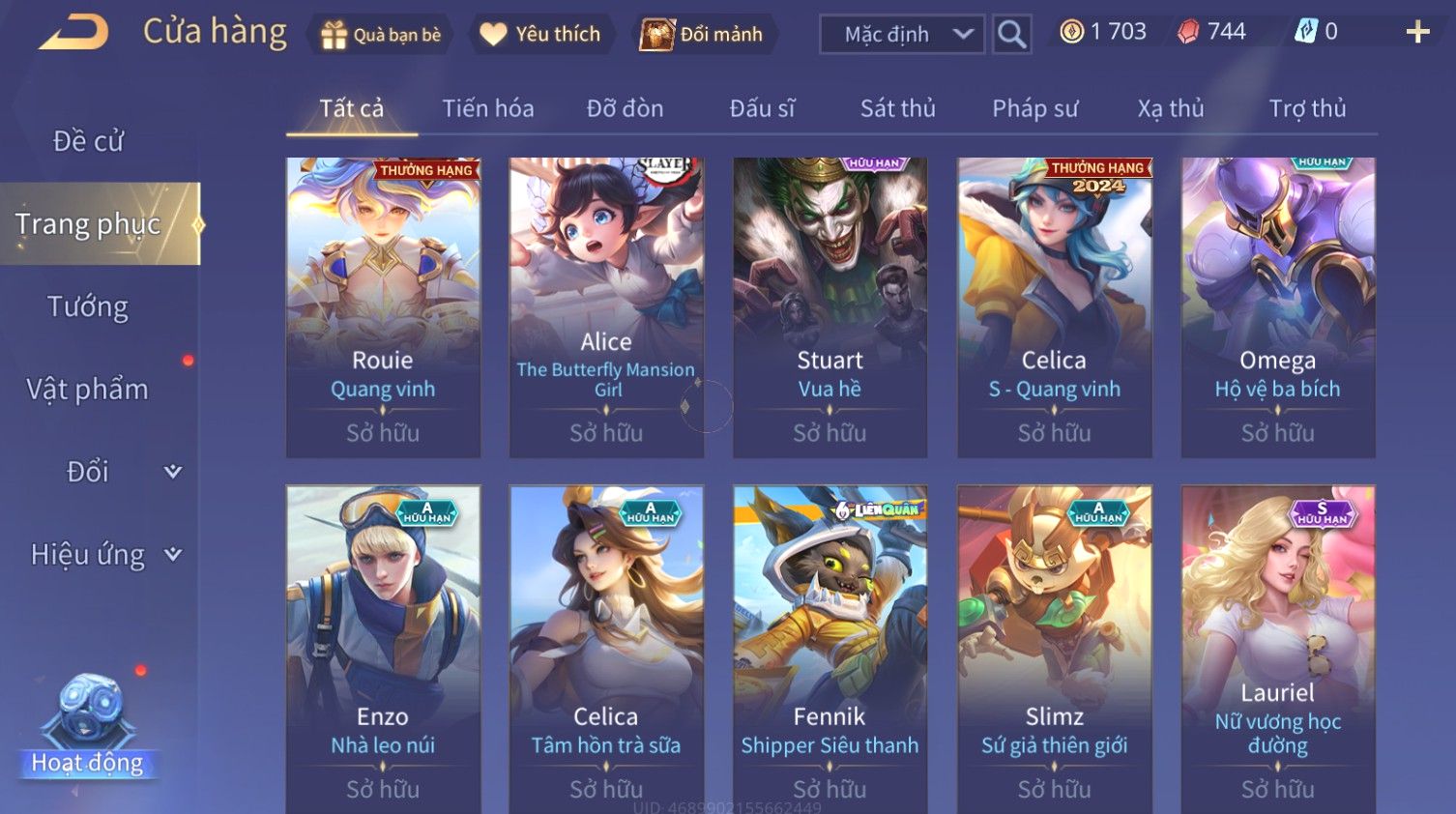
Task: Open Quà bạn bè gift menu
Action: point(379,35)
